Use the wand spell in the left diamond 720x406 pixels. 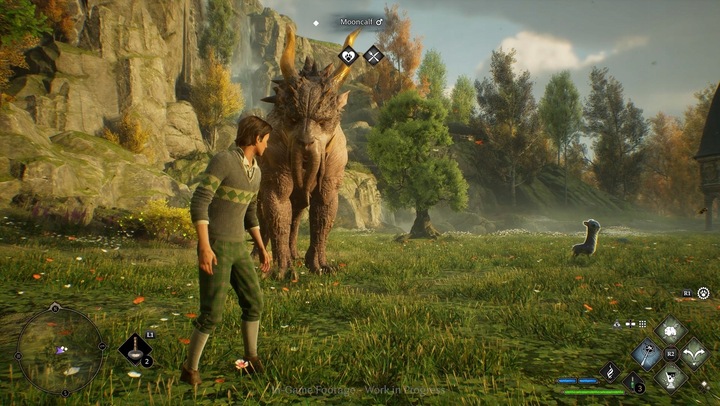pos(647,353)
